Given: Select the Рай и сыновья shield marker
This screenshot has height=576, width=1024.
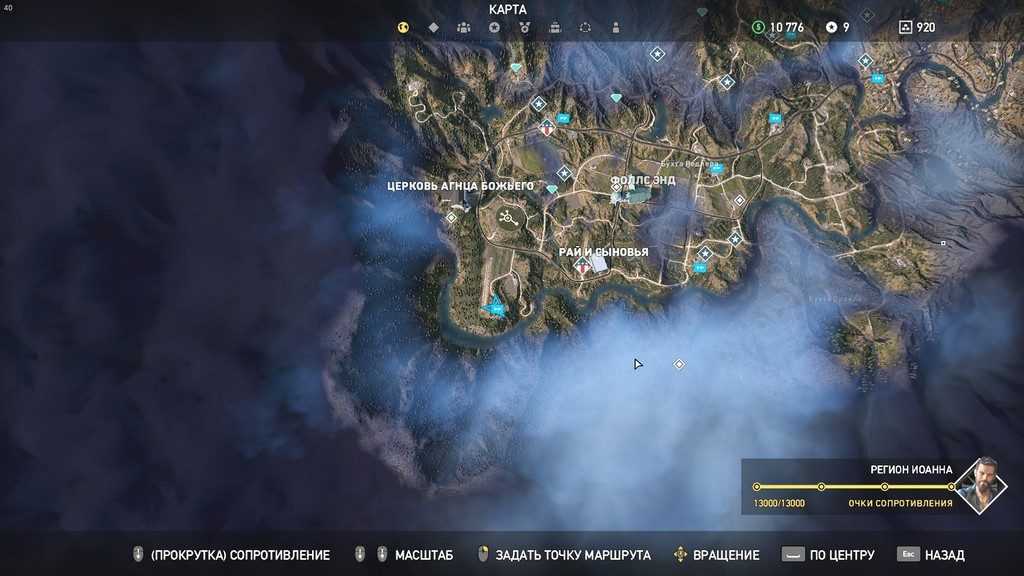Looking at the screenshot, I should [x=582, y=266].
